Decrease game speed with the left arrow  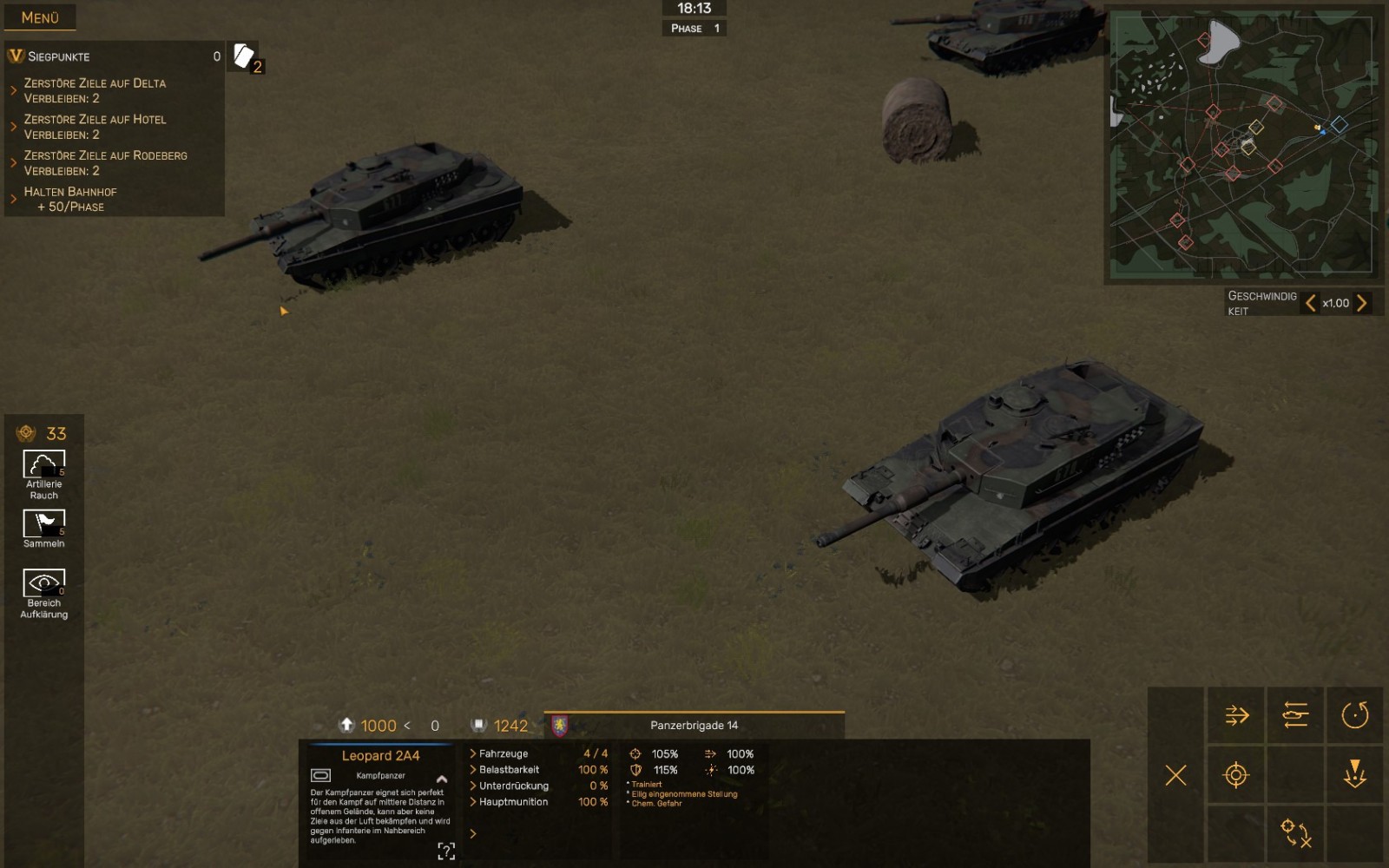coord(1310,303)
